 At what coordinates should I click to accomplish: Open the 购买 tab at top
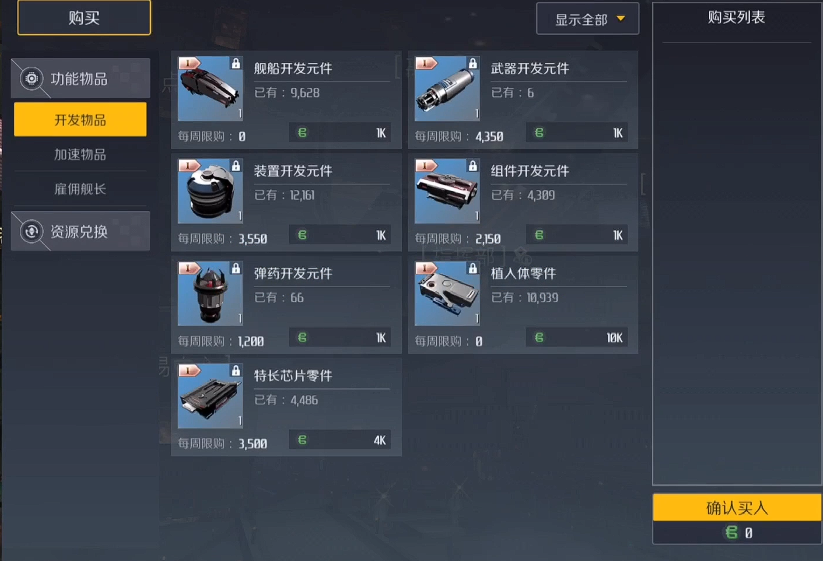click(84, 18)
